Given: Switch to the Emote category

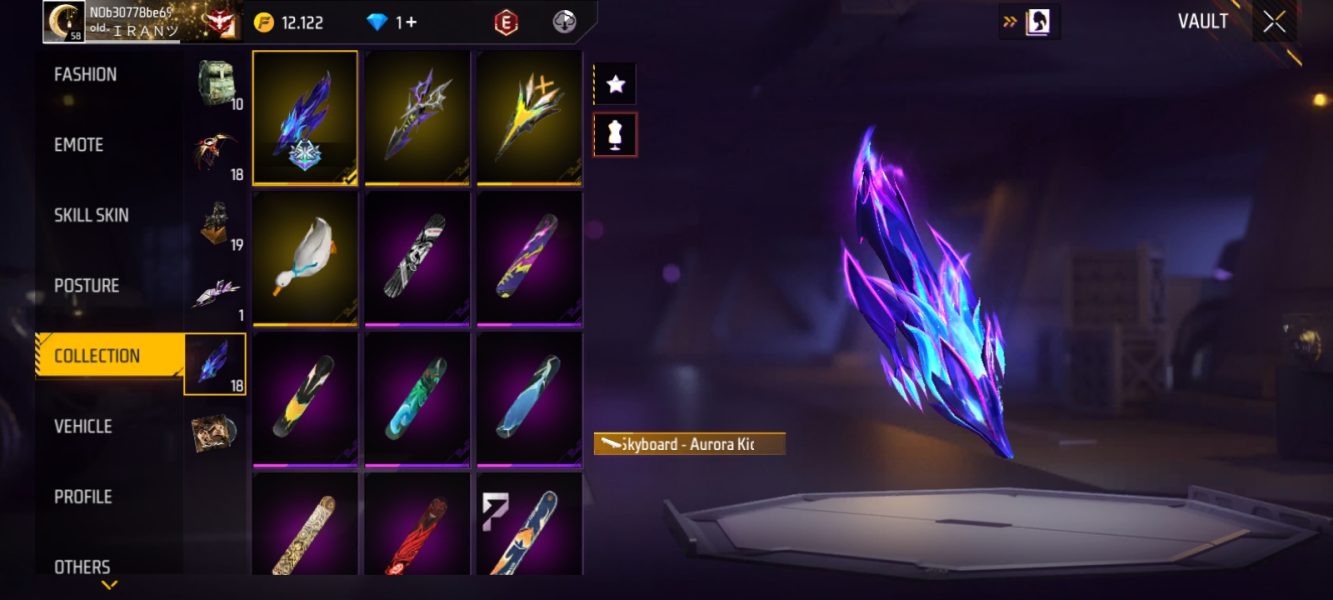Looking at the screenshot, I should [79, 145].
